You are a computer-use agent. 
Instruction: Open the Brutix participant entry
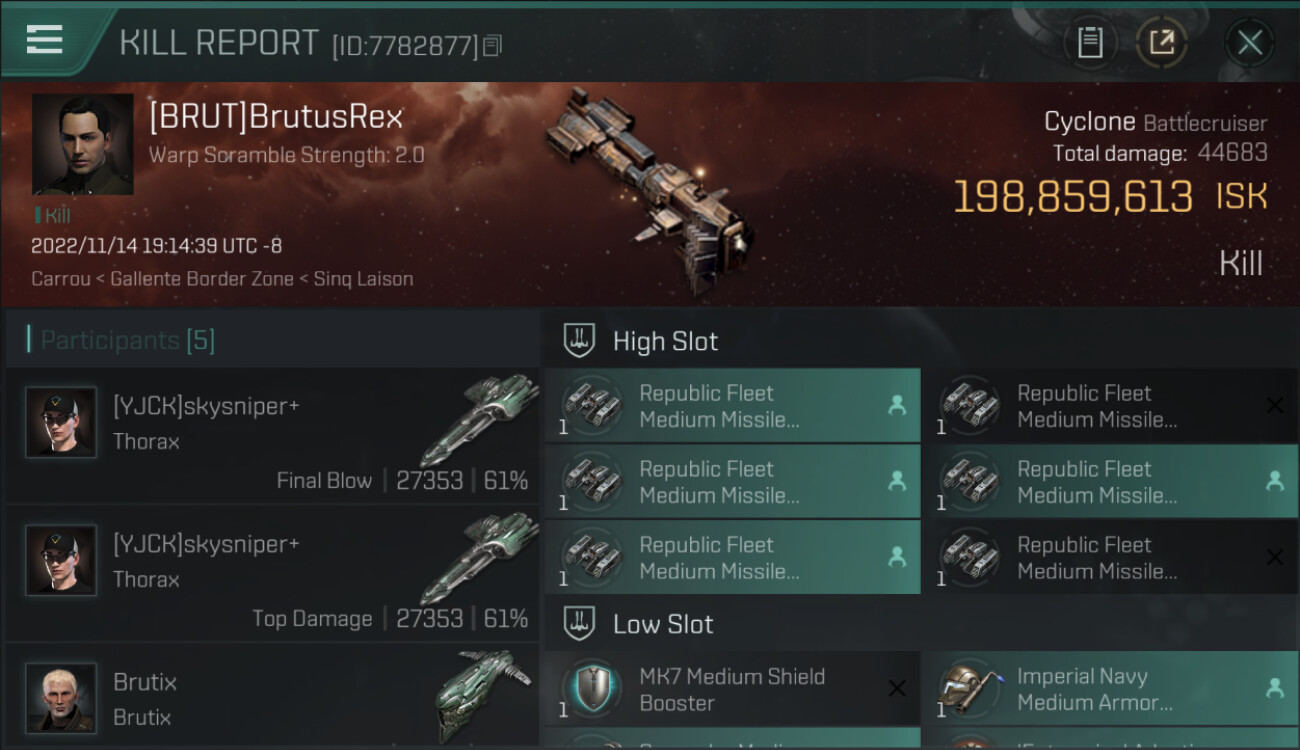coord(272,698)
